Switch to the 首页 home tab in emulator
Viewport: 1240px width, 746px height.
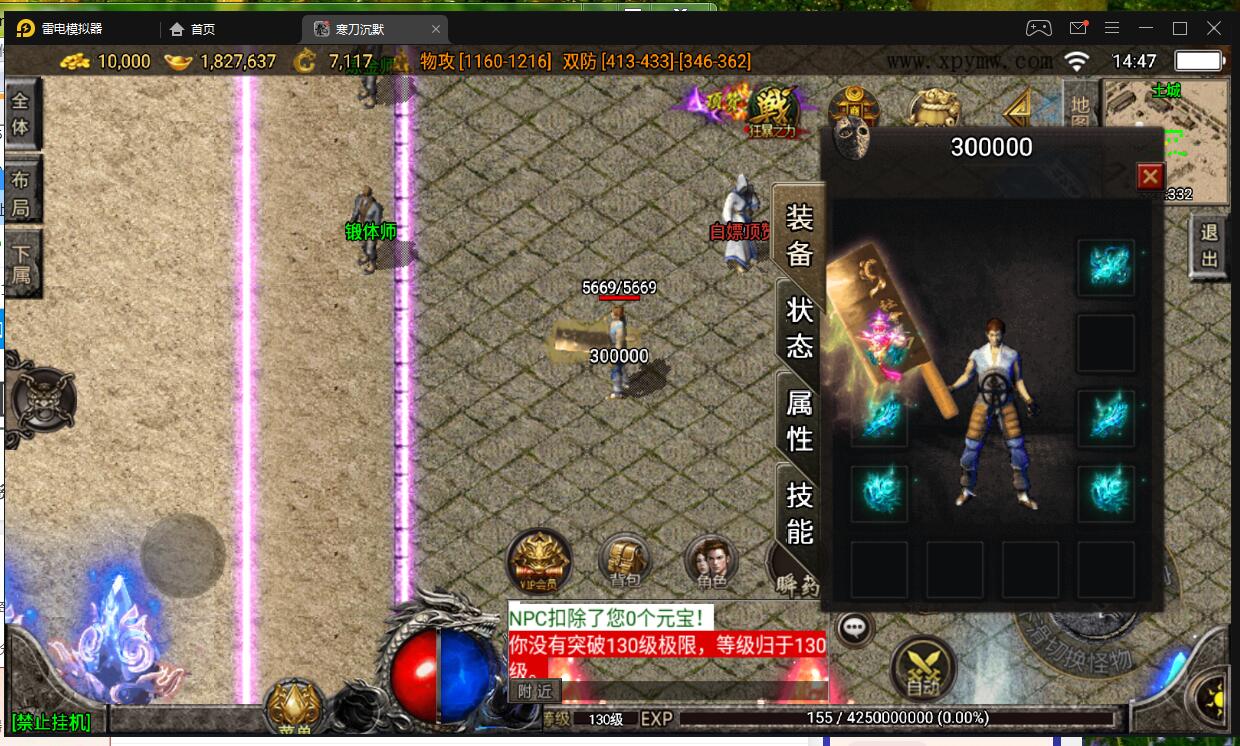193,29
